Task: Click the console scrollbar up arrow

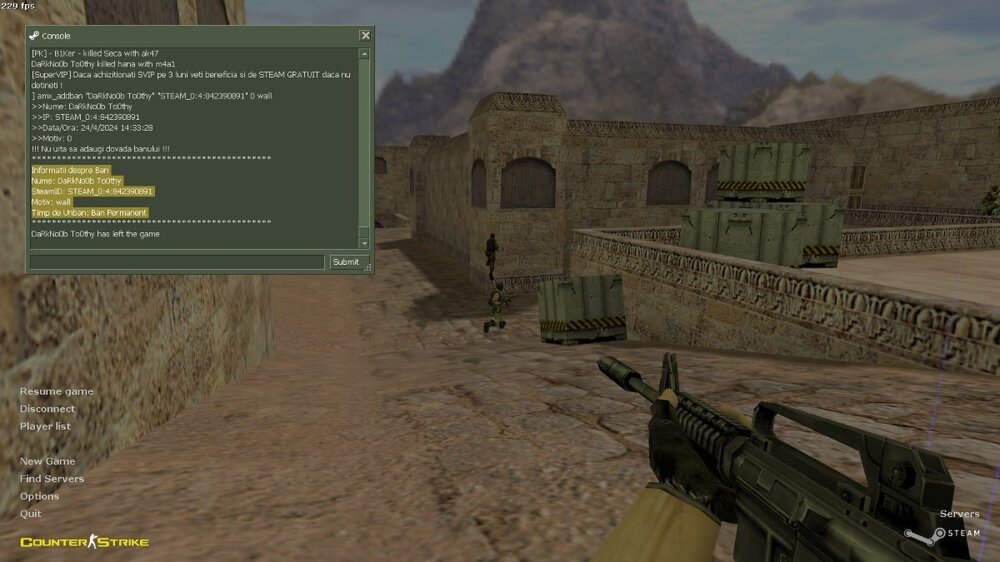Action: 364,53
